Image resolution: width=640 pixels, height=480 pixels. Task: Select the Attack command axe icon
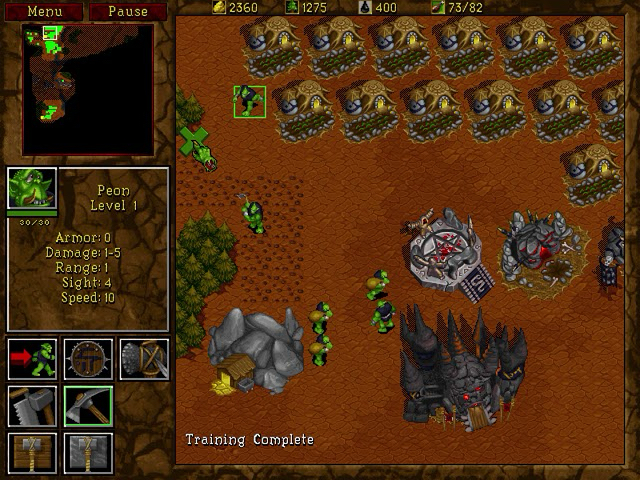(144, 358)
